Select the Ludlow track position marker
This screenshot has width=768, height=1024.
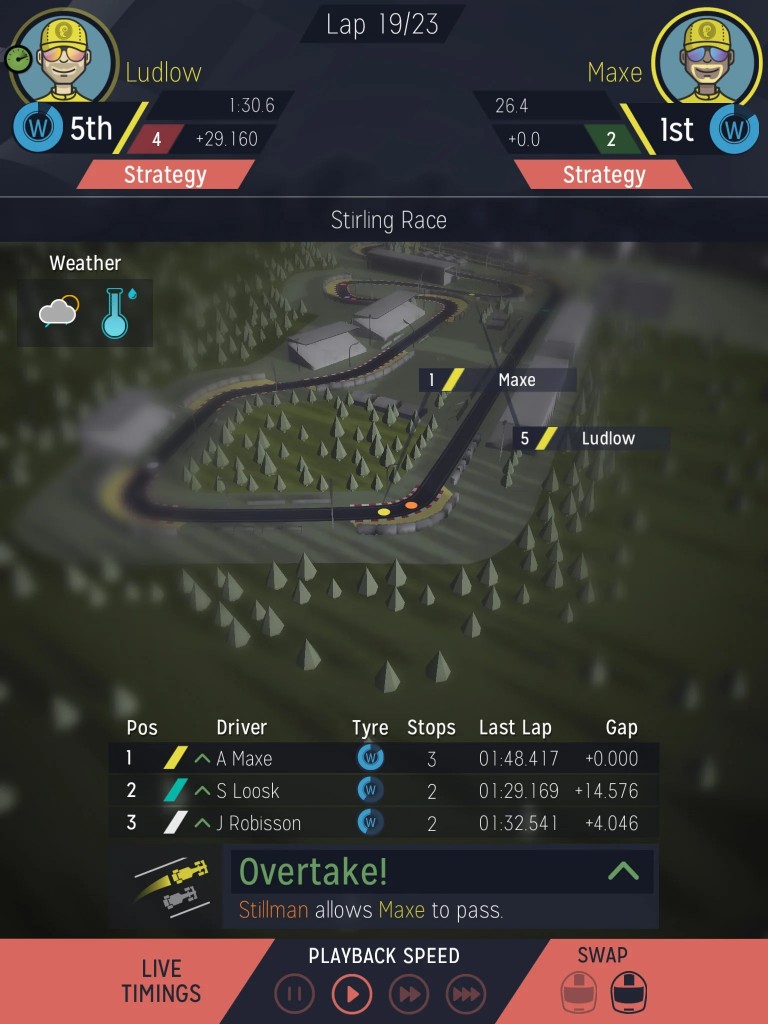[591, 438]
